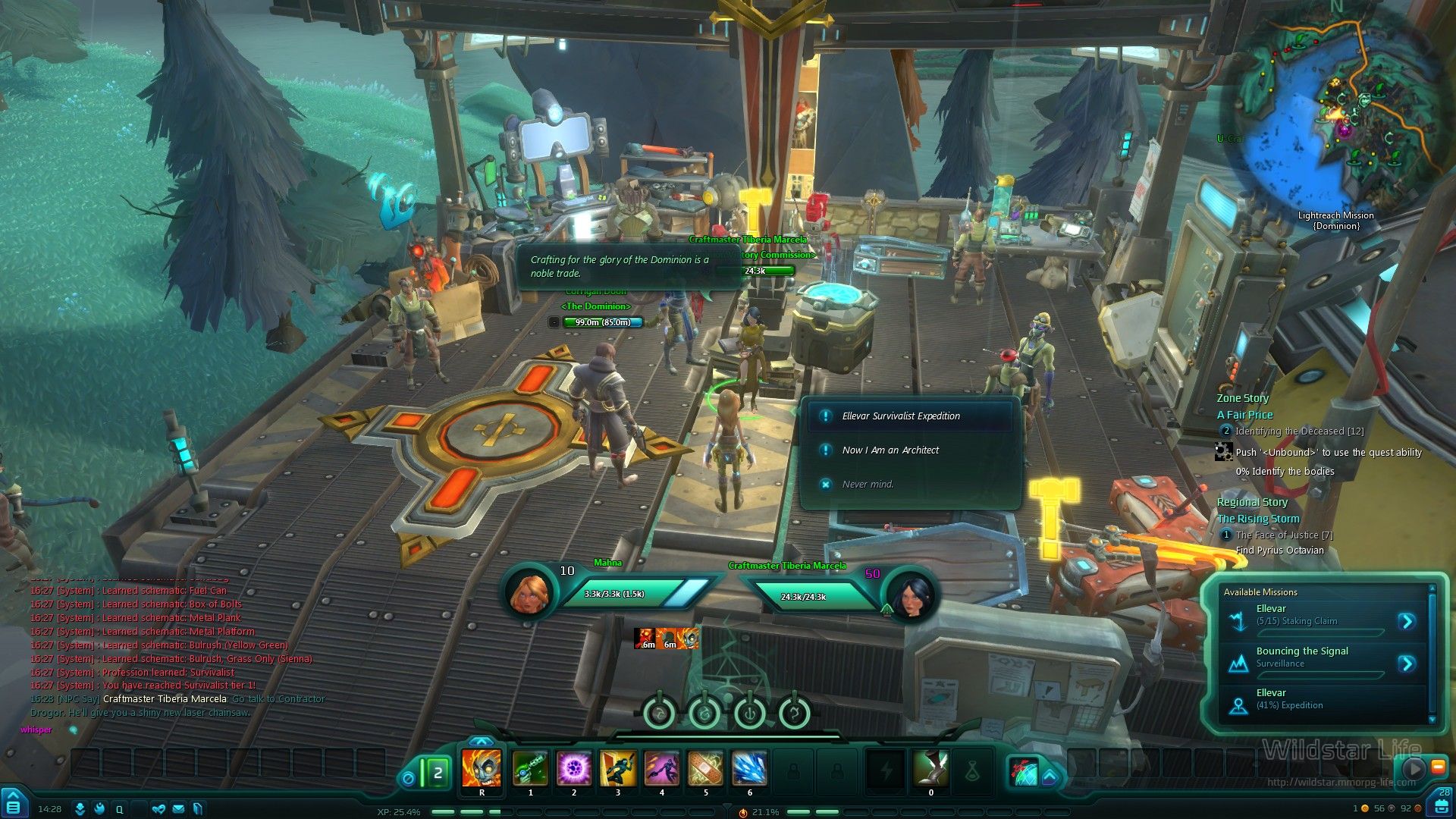Click Craftmaster Tiberia Marcela's target portrait
Screen dimensions: 1456x819
click(x=912, y=595)
